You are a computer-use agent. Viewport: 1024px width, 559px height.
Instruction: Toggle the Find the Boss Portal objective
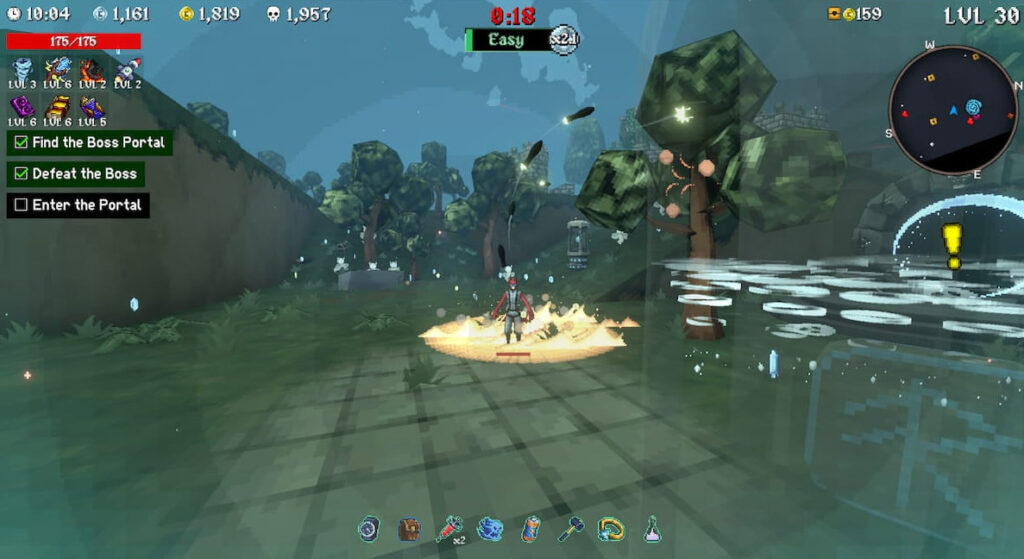coord(21,143)
